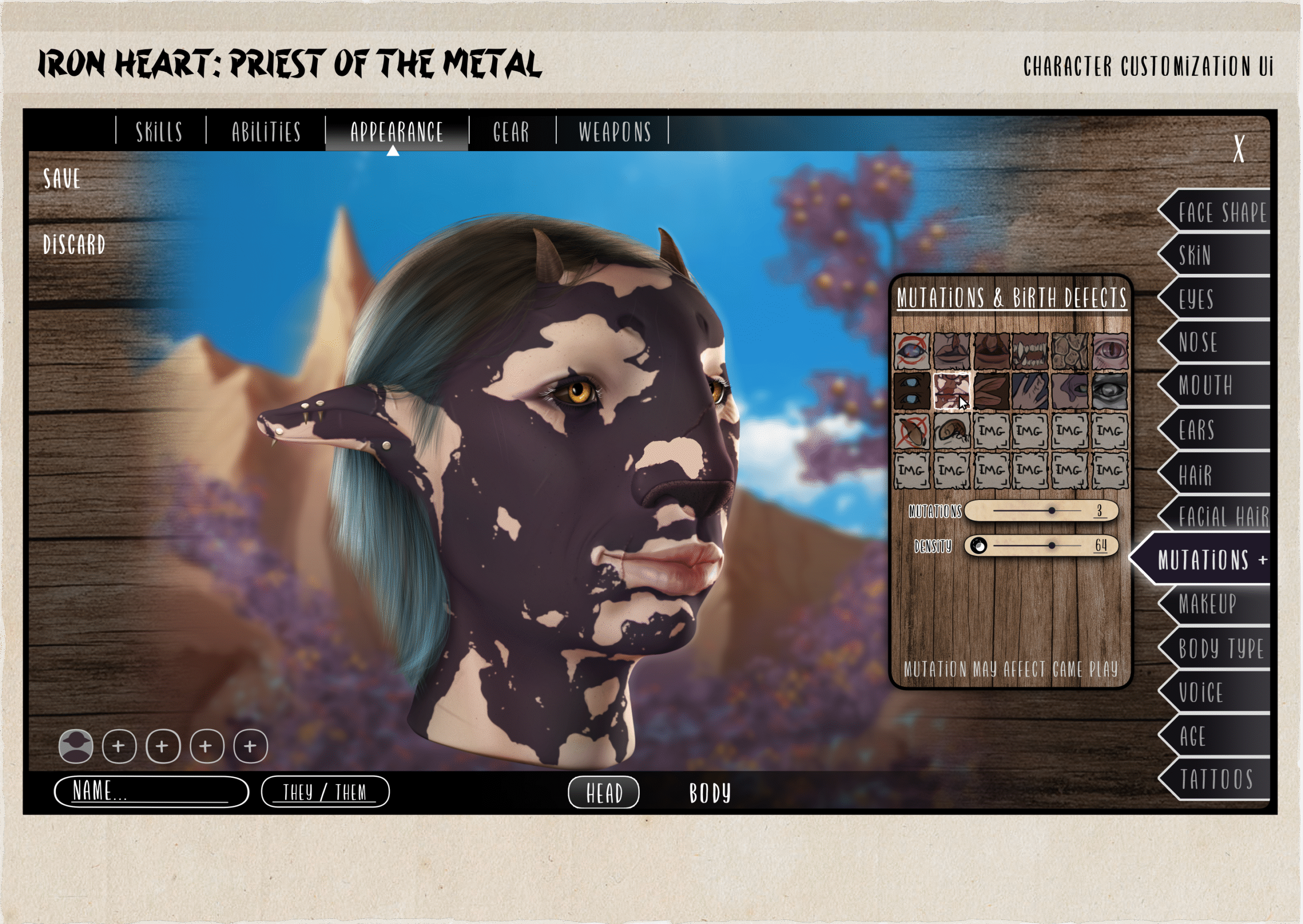Select the Gear tab
This screenshot has width=1303, height=924.
511,131
